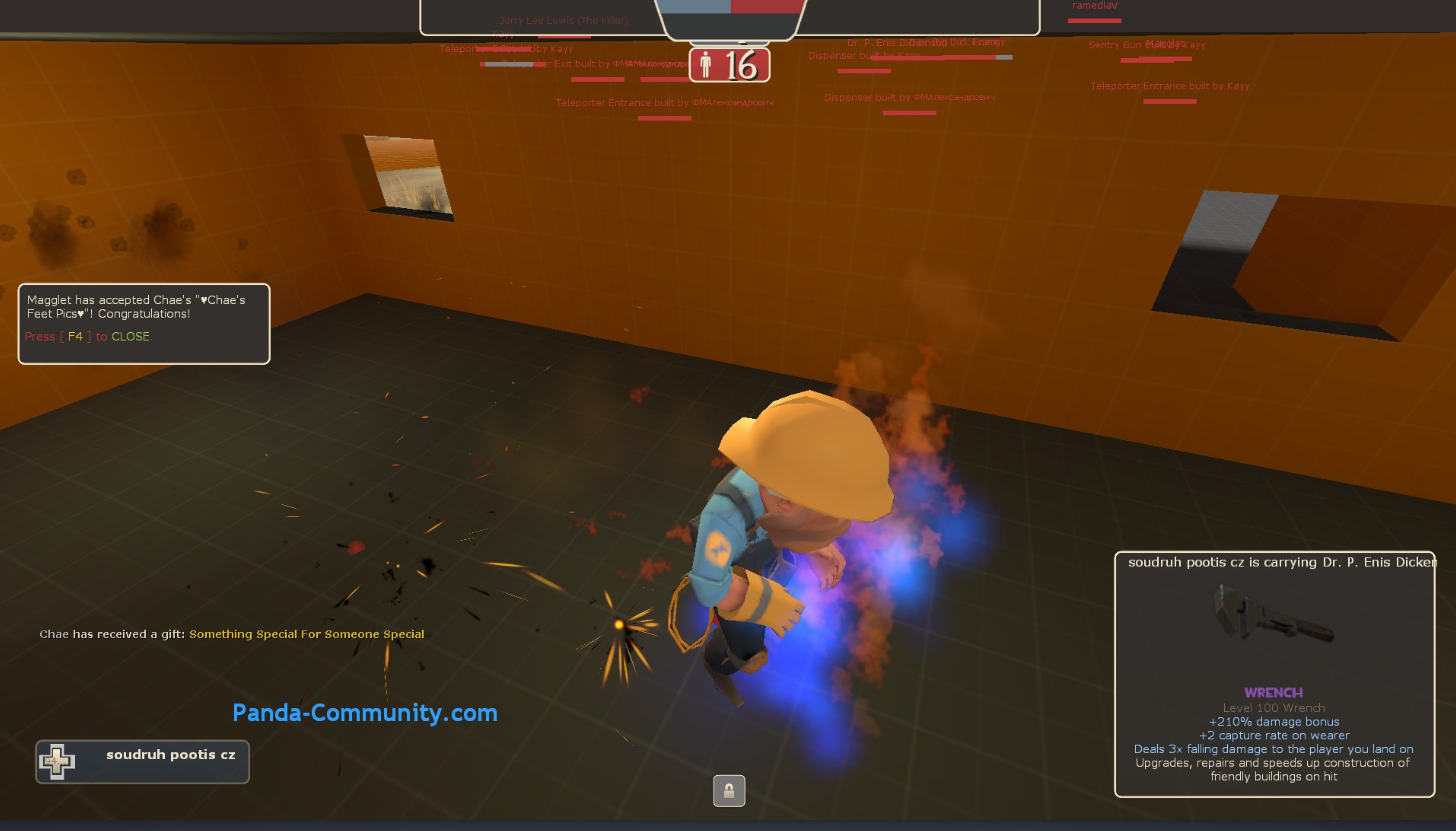This screenshot has width=1456, height=831.
Task: Select the WRENCH title in the item panel
Action: click(x=1272, y=692)
